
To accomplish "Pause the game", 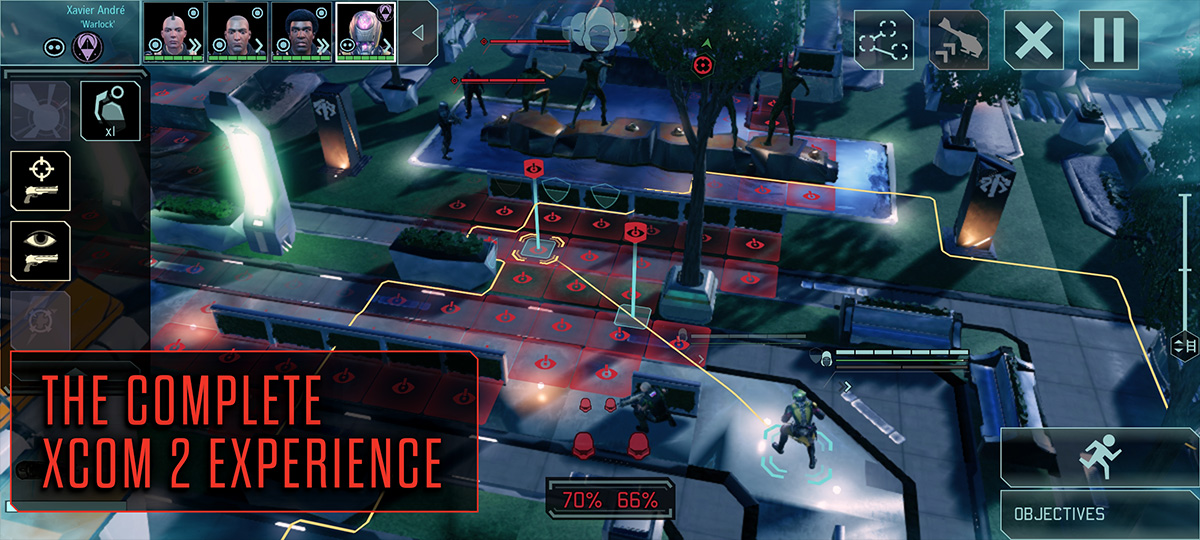I will [1109, 41].
